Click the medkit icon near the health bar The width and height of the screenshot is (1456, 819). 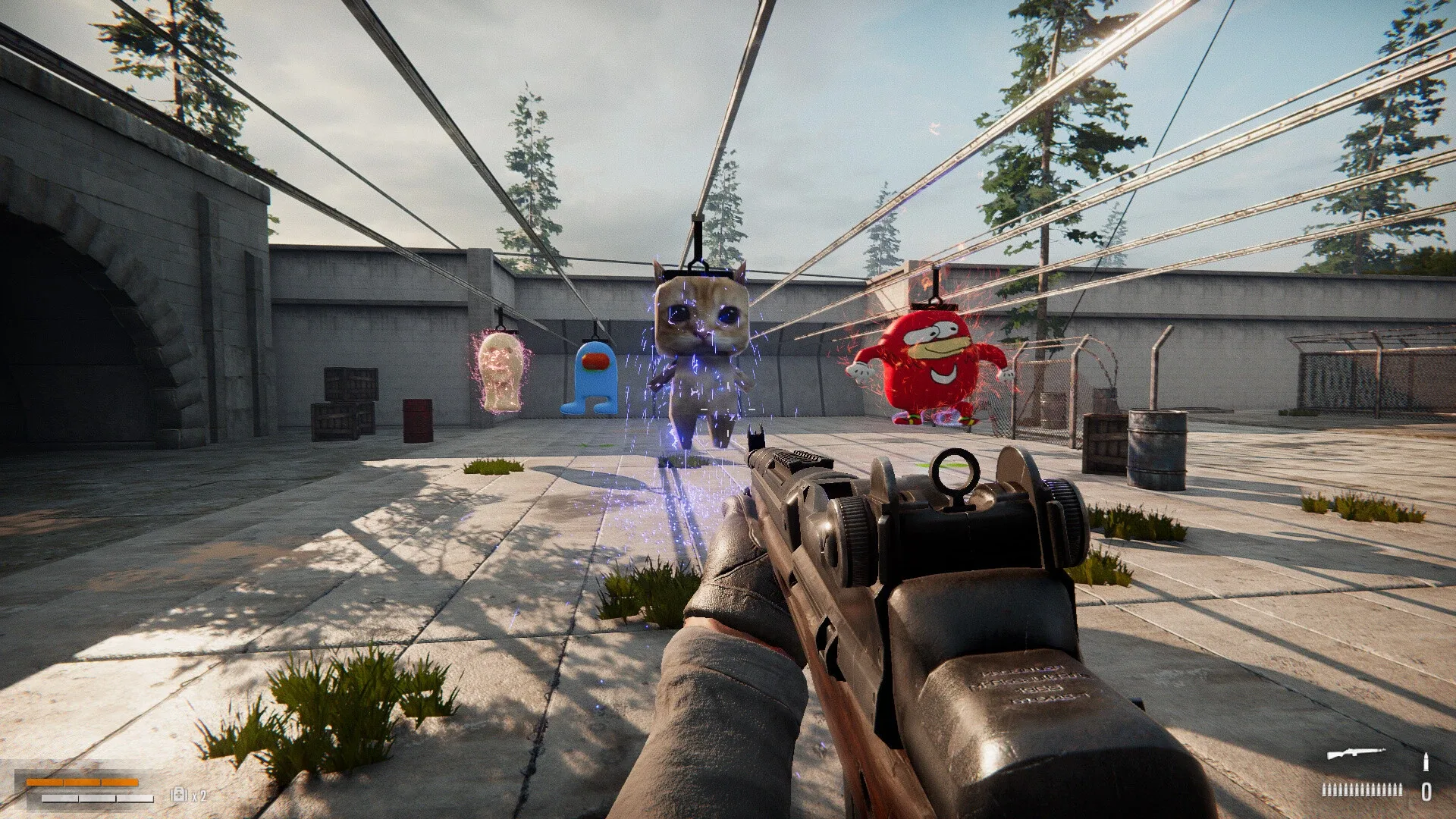coord(178,794)
